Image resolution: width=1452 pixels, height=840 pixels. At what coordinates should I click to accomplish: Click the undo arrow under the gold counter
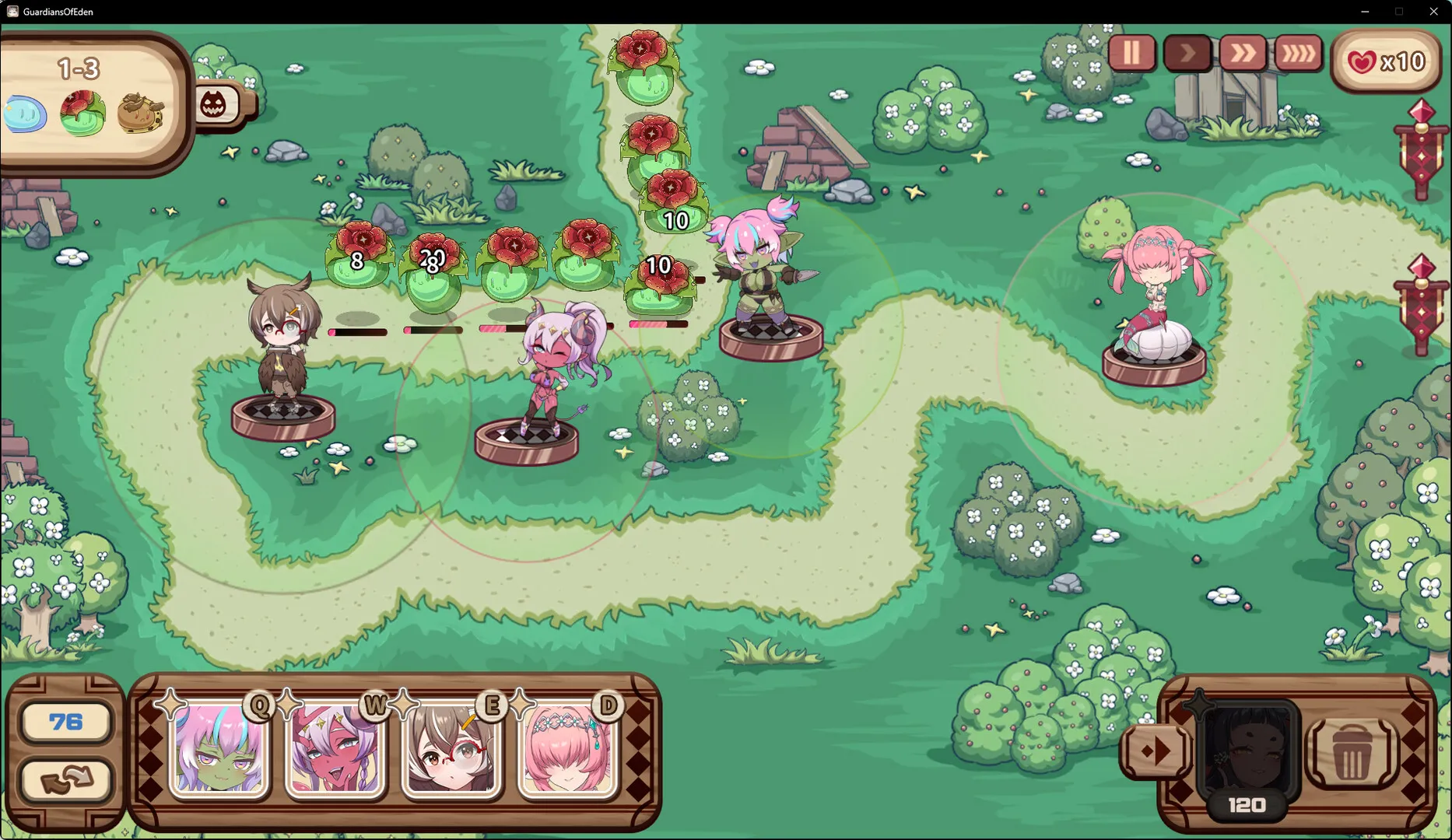pos(66,780)
